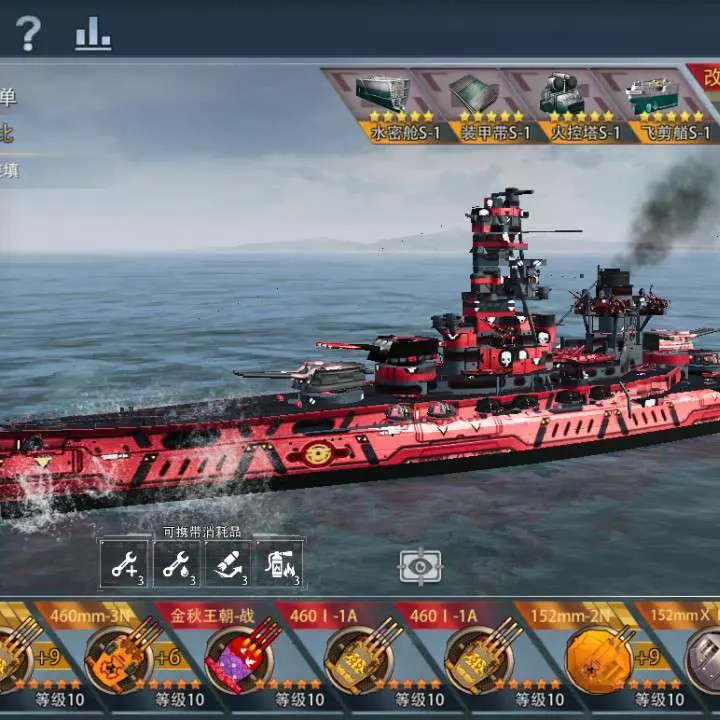Select the rocket boost consumable
The width and height of the screenshot is (720, 720).
(x=228, y=564)
